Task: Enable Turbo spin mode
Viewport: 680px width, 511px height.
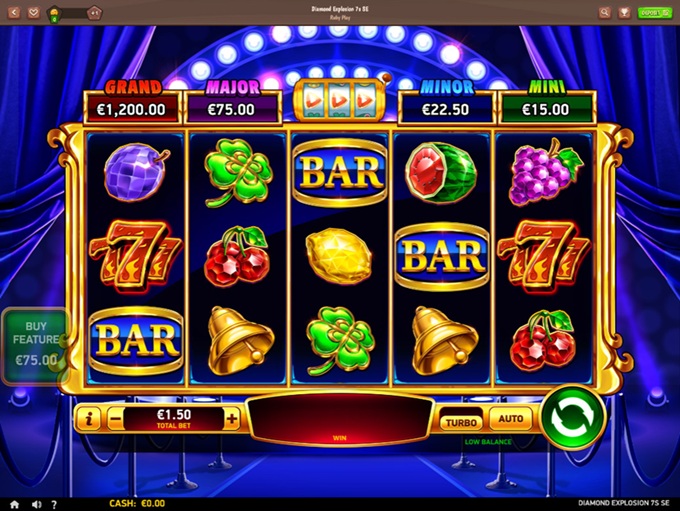Action: [x=460, y=421]
